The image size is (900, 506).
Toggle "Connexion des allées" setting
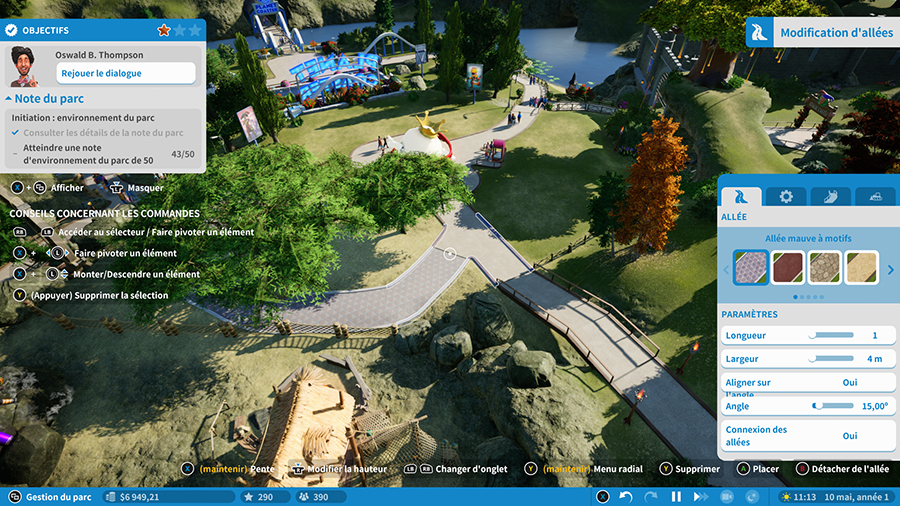click(x=849, y=436)
